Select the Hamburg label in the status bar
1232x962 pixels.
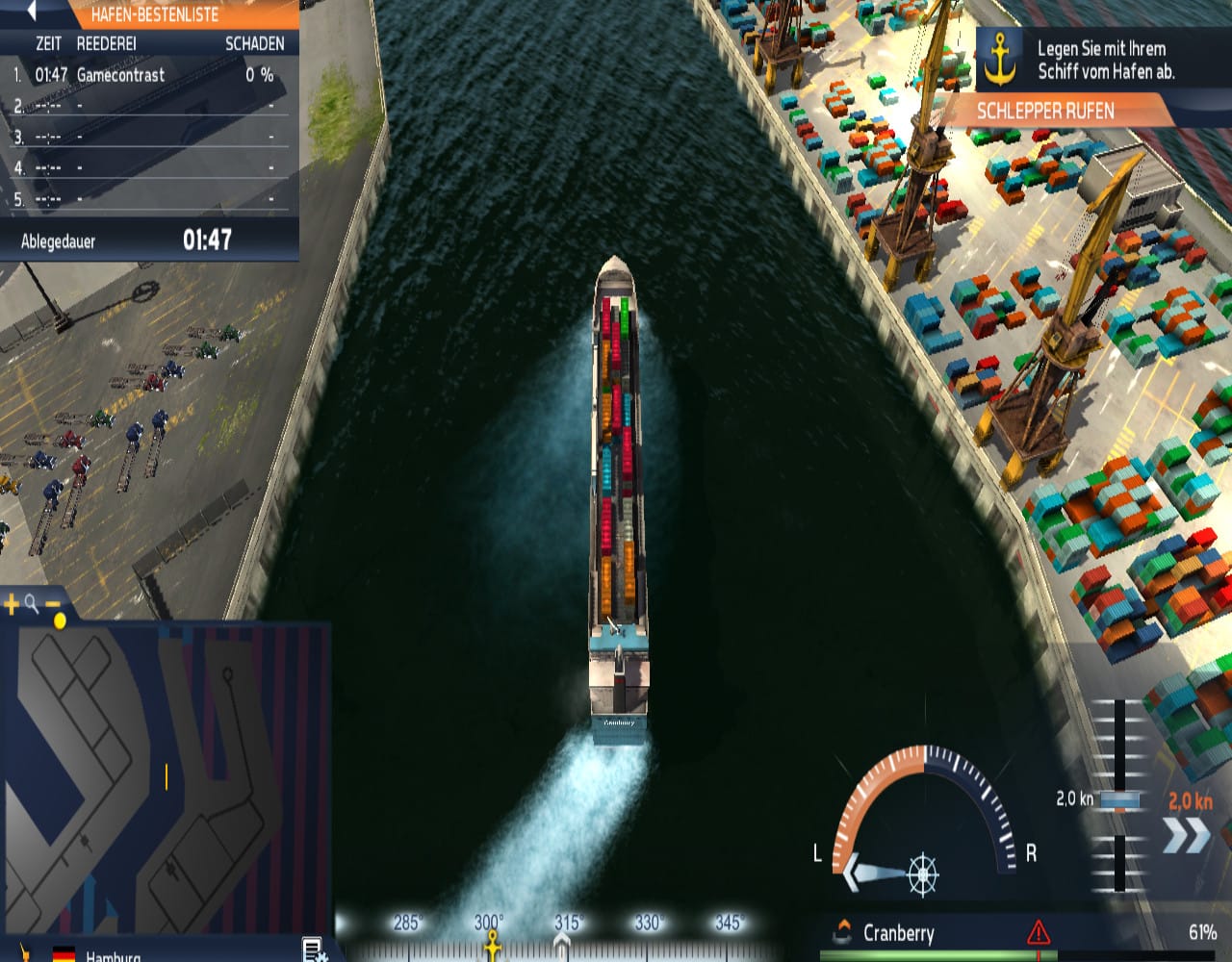[x=112, y=955]
